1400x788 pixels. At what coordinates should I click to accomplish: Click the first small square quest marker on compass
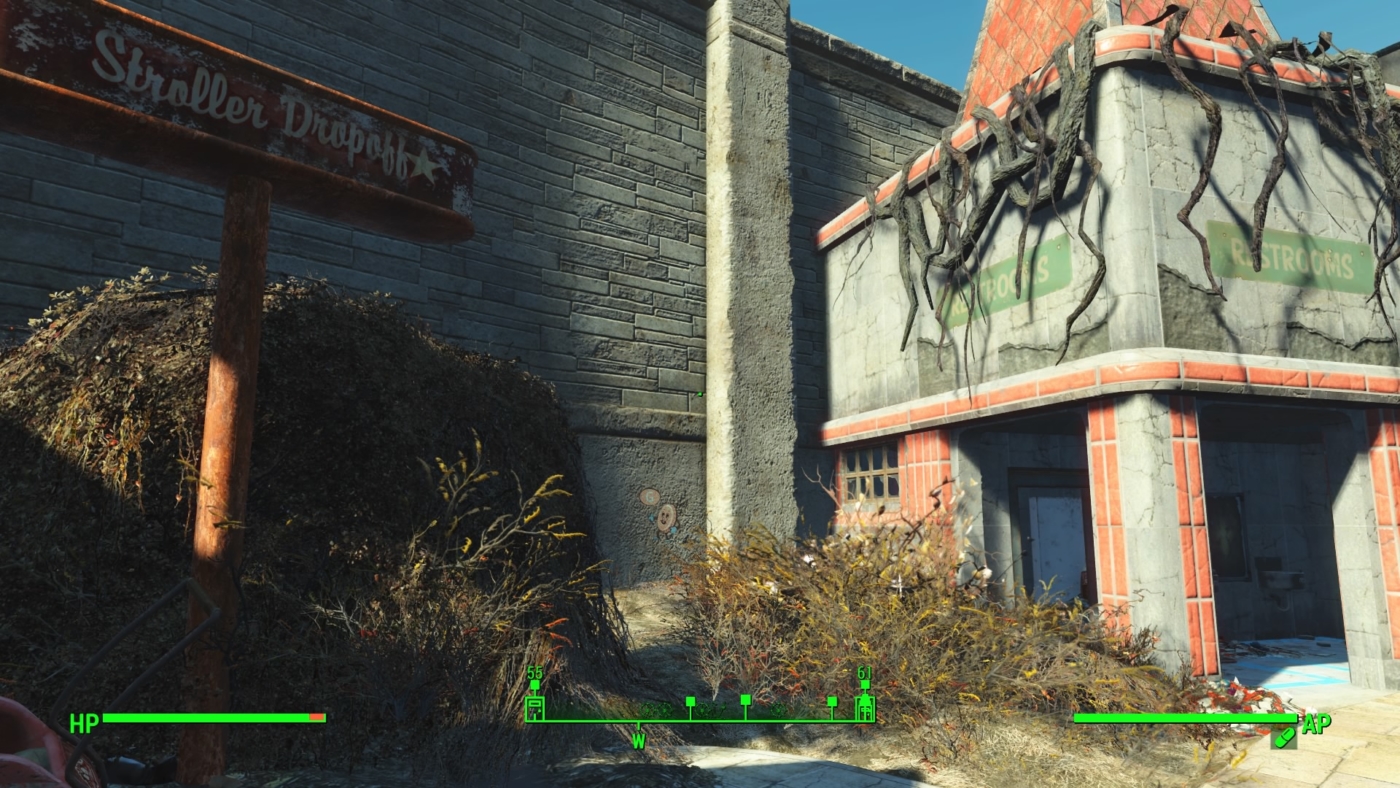(x=689, y=702)
